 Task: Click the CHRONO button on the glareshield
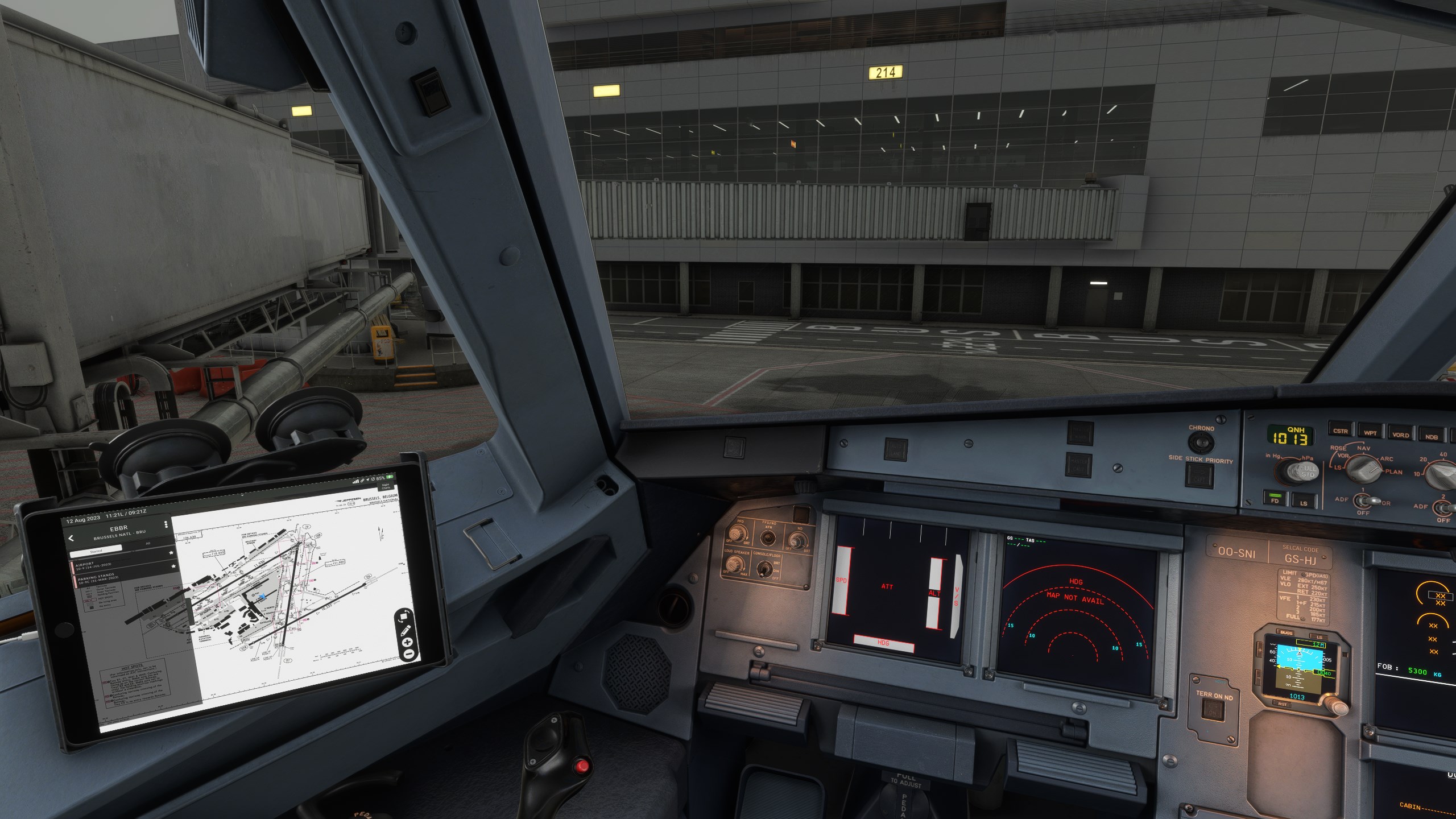pyautogui.click(x=1201, y=442)
